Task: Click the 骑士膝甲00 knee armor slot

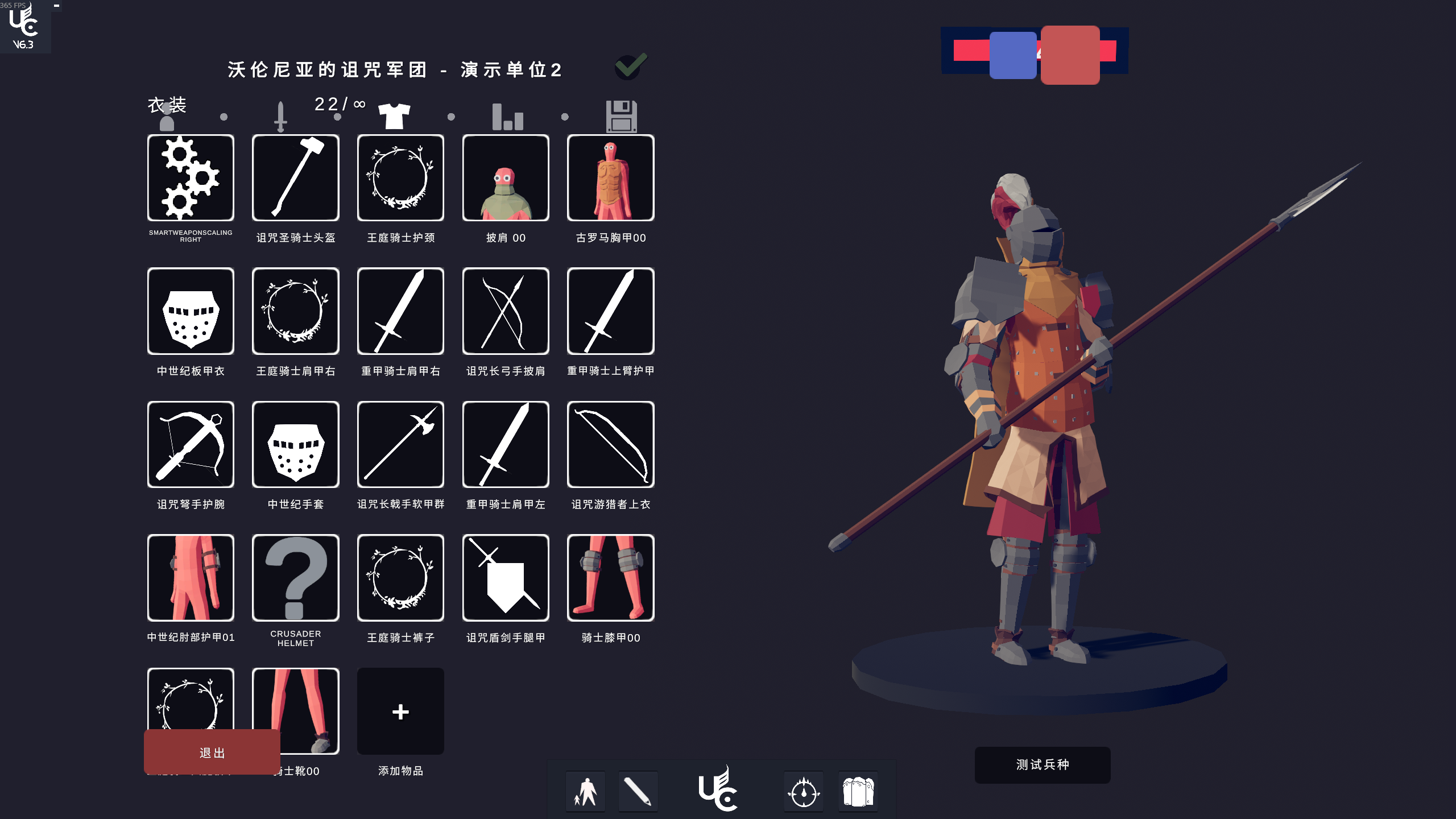Action: pos(610,578)
